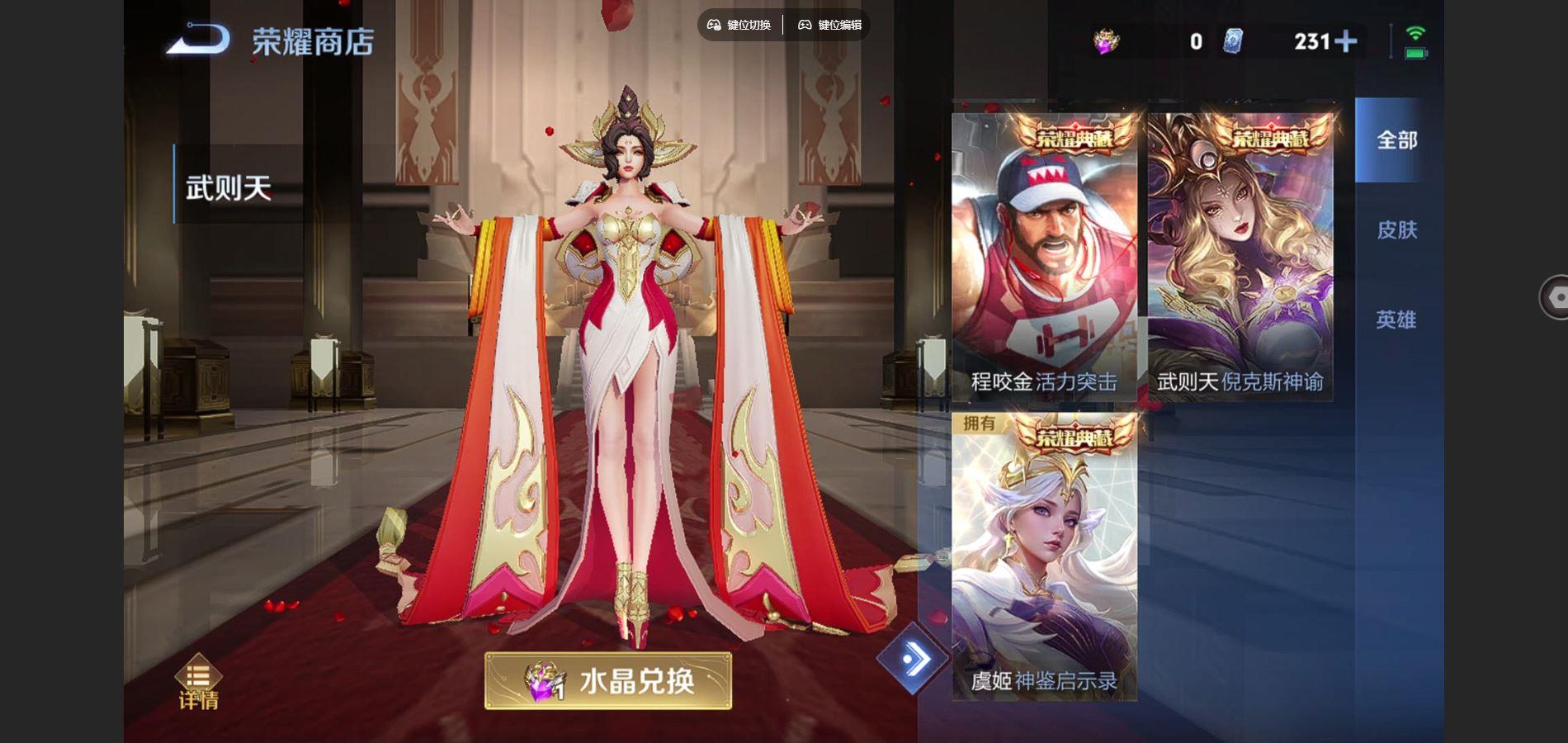Switch to the 皮肤 tab
The width and height of the screenshot is (1568, 743).
[x=1399, y=231]
